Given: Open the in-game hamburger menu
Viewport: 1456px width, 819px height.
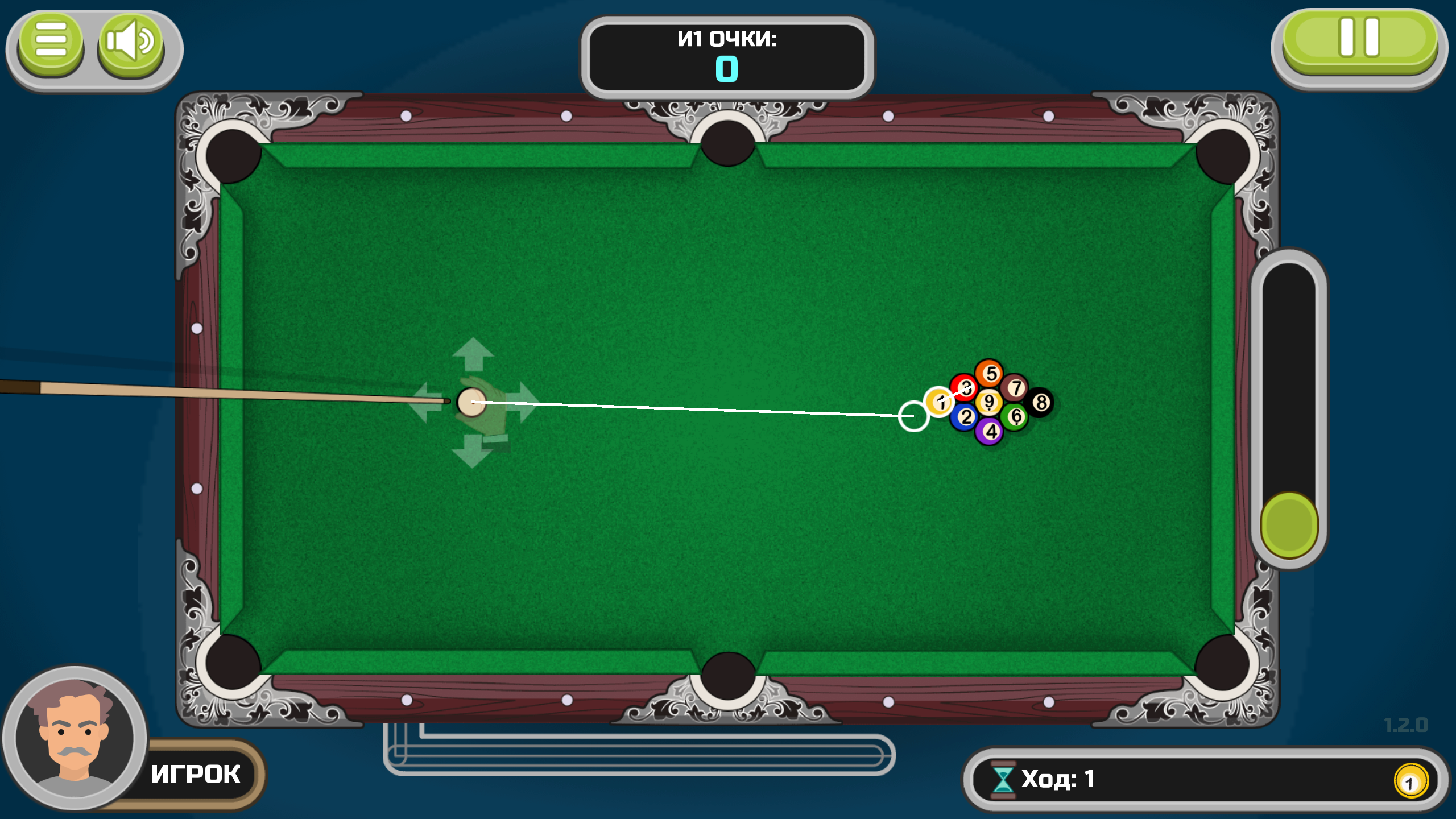Looking at the screenshot, I should (x=50, y=40).
